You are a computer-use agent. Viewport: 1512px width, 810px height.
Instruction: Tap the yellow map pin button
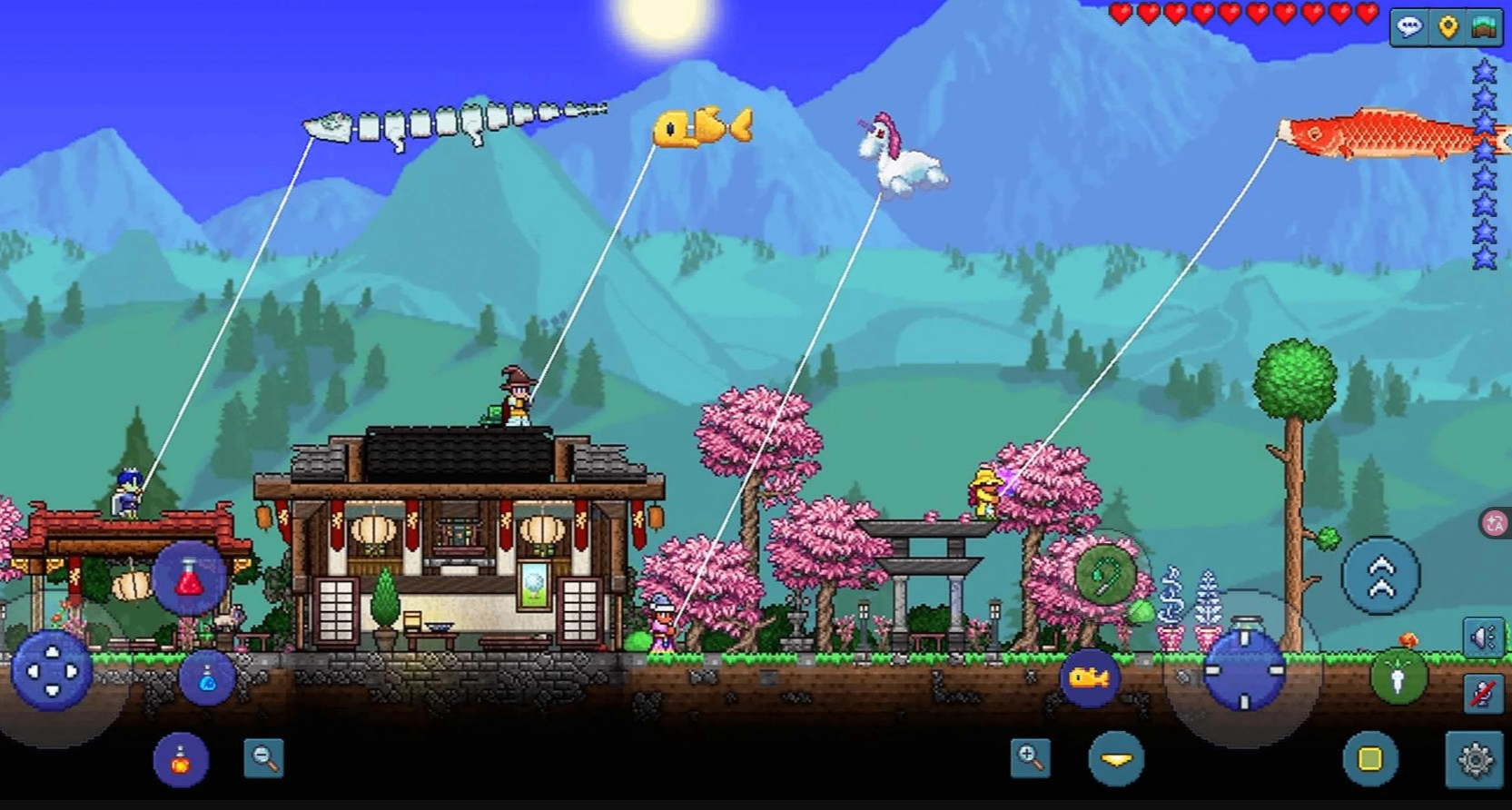click(1448, 27)
